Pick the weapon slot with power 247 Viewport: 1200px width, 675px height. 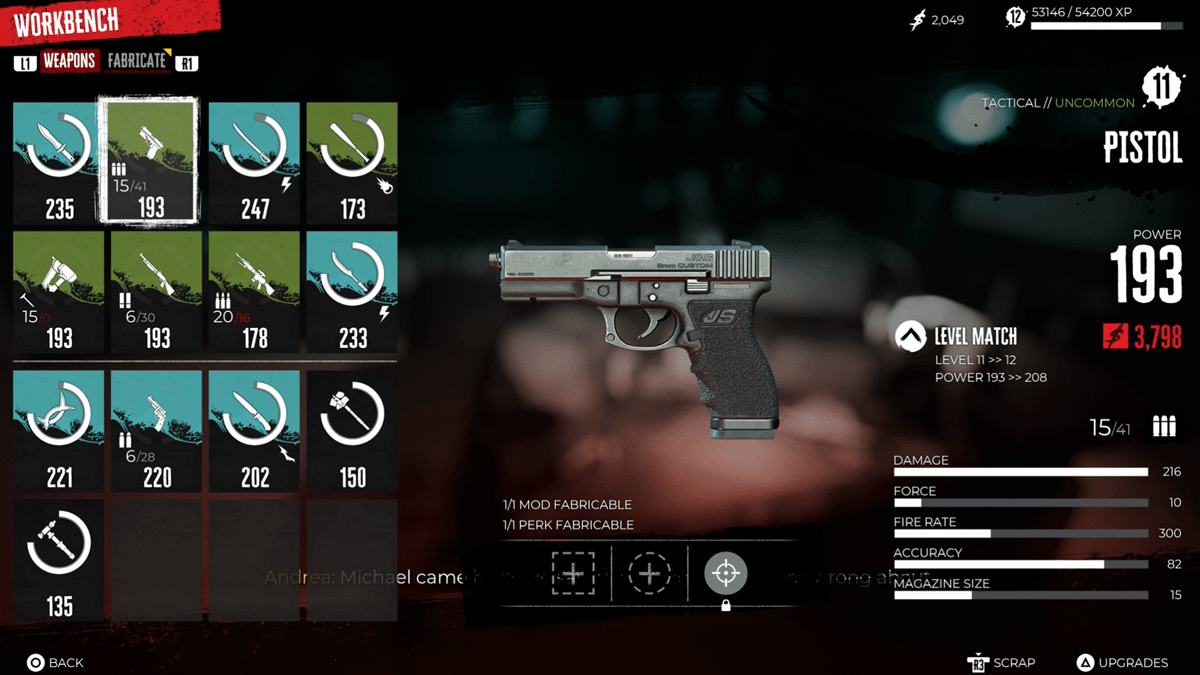coord(254,163)
